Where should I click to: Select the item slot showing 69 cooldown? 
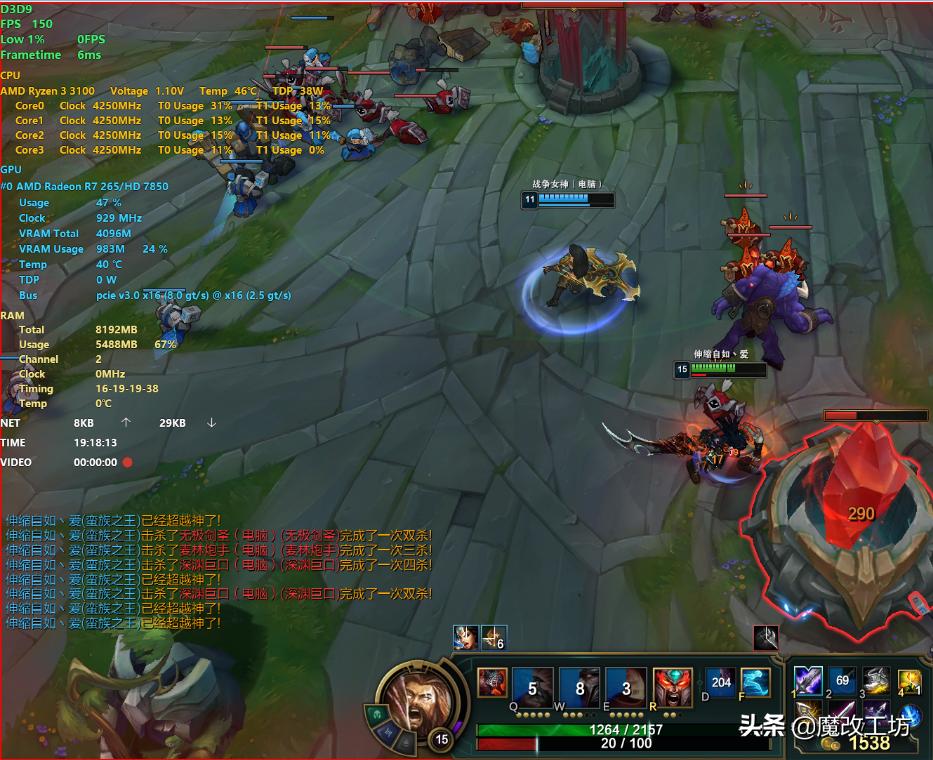(x=842, y=680)
